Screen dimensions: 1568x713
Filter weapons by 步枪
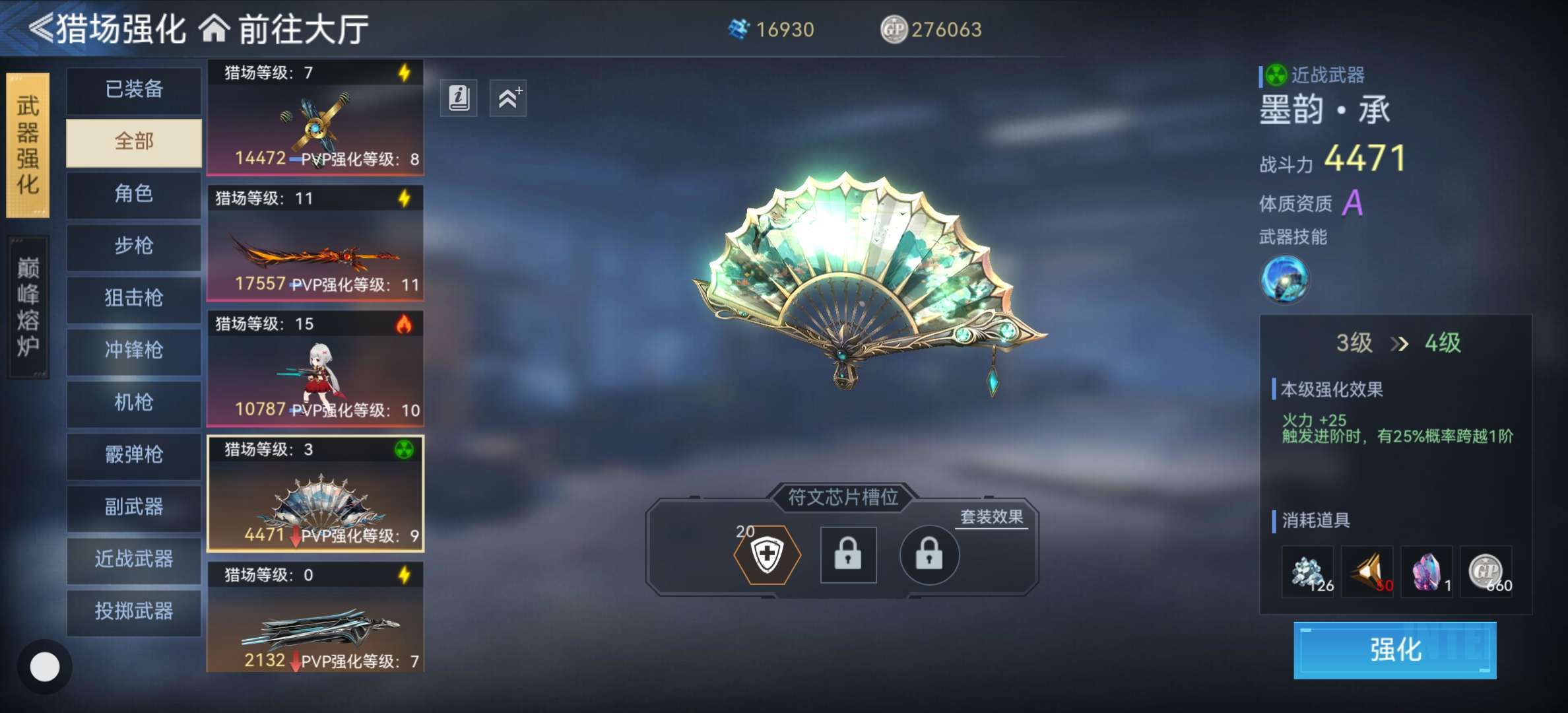coord(134,246)
